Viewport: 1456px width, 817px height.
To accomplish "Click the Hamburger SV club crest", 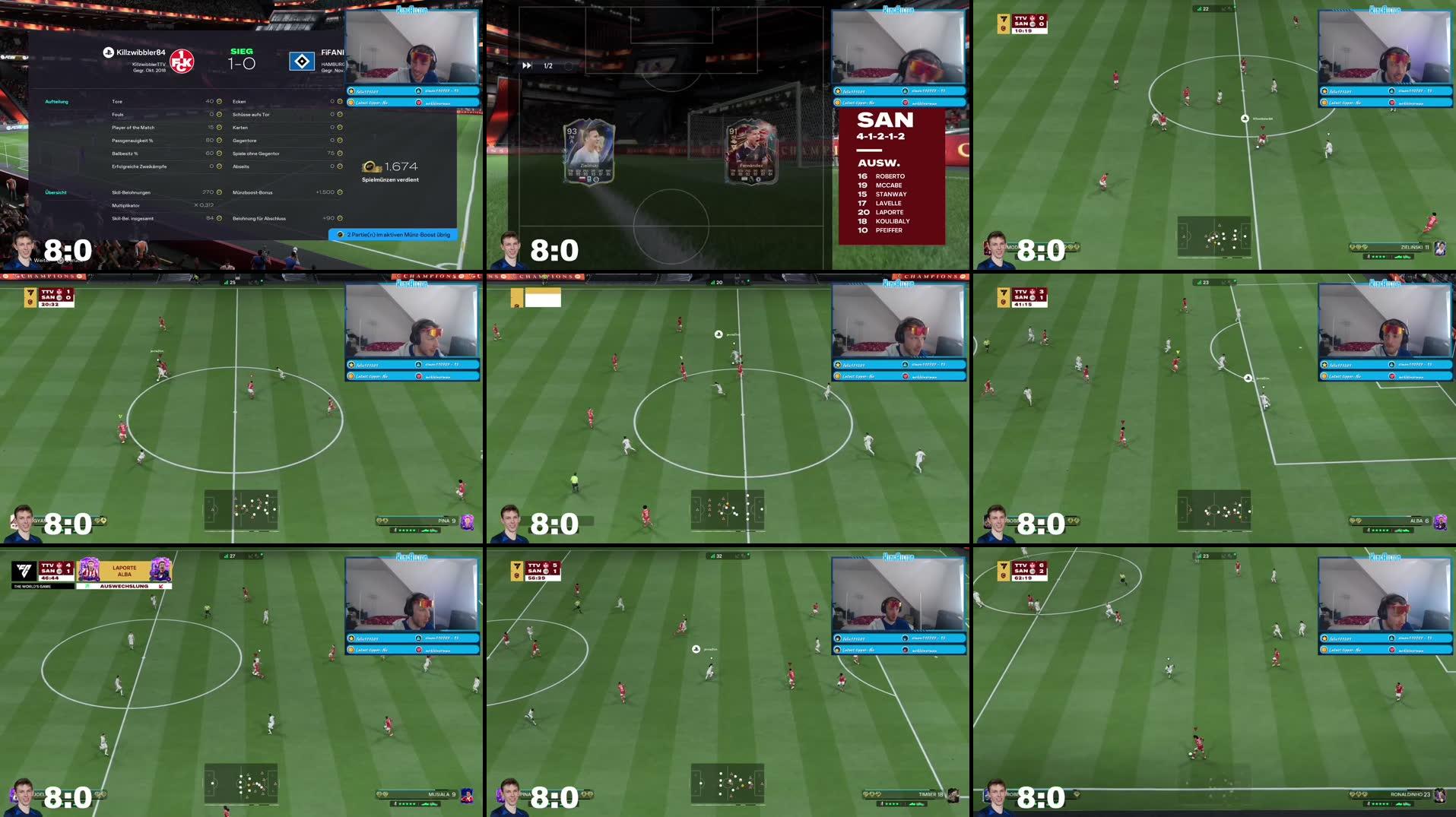I will click(x=302, y=61).
